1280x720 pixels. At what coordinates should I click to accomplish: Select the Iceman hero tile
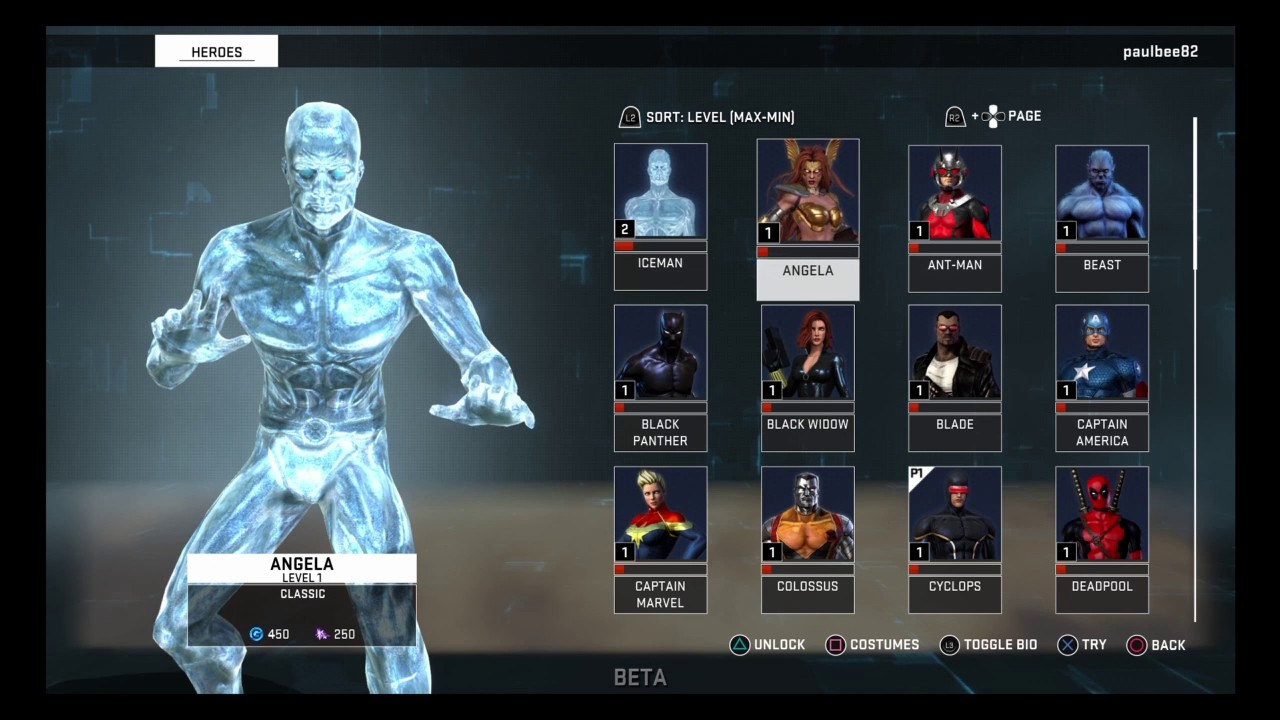[x=660, y=215]
